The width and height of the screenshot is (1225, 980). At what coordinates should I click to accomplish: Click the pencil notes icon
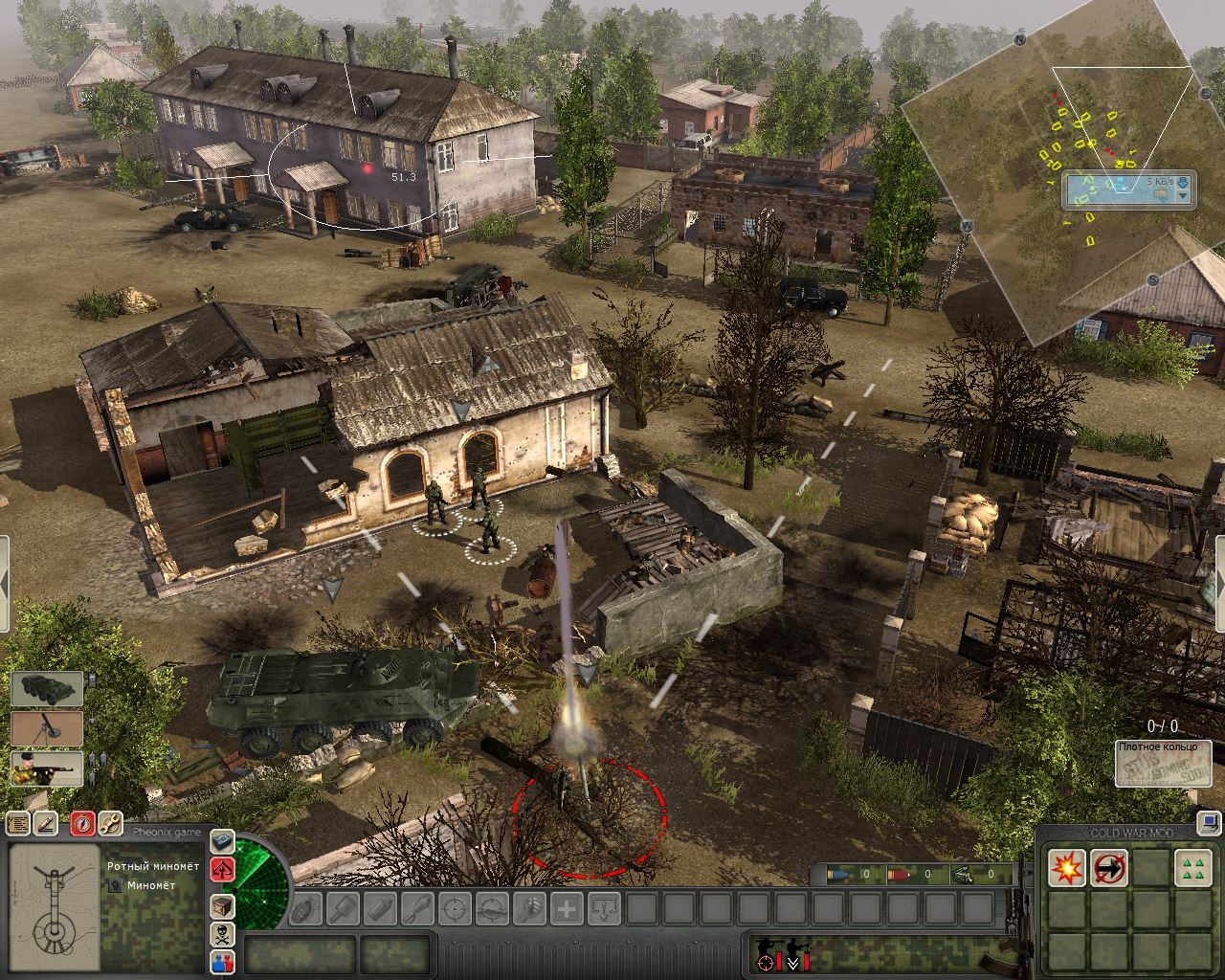(x=47, y=823)
